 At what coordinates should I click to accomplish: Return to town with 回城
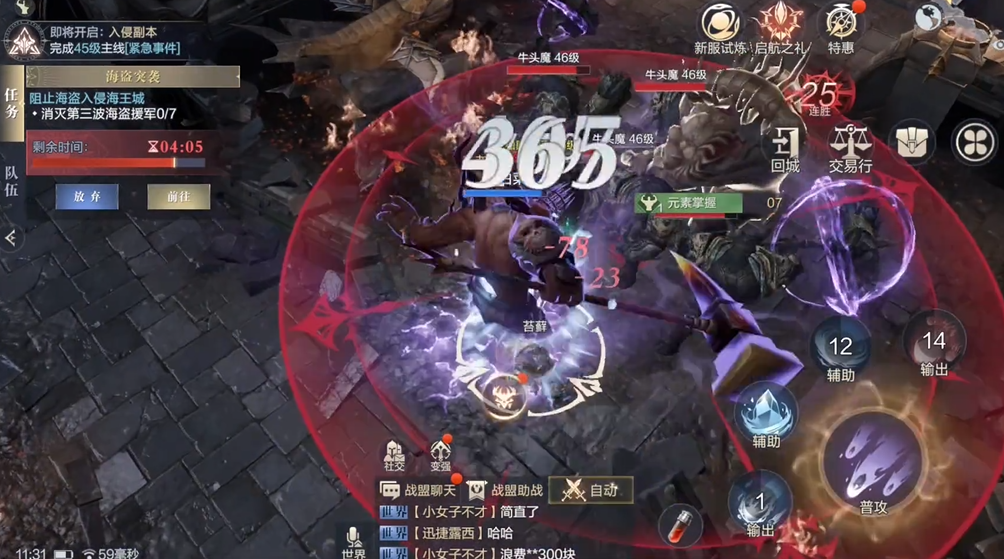[785, 148]
